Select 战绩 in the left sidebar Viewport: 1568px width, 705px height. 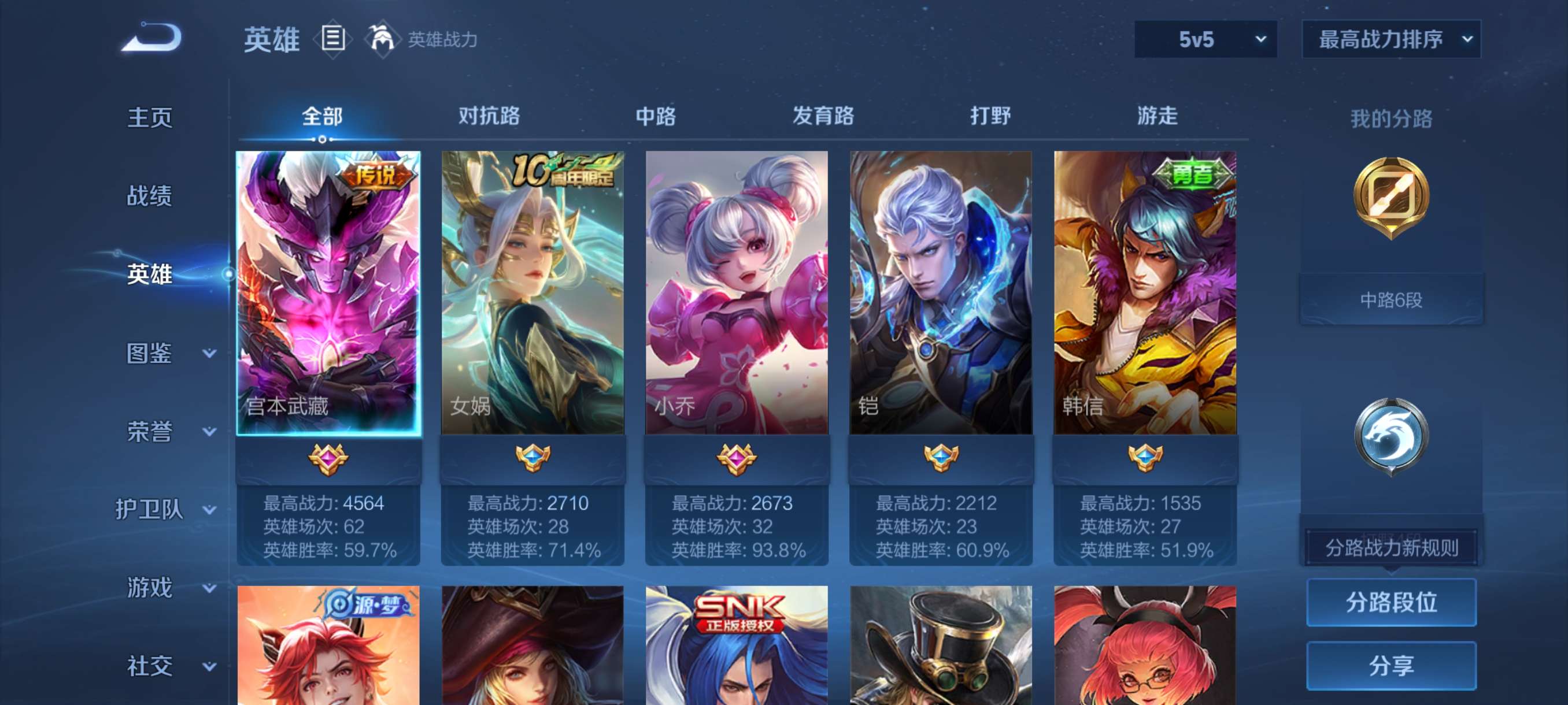(x=150, y=196)
